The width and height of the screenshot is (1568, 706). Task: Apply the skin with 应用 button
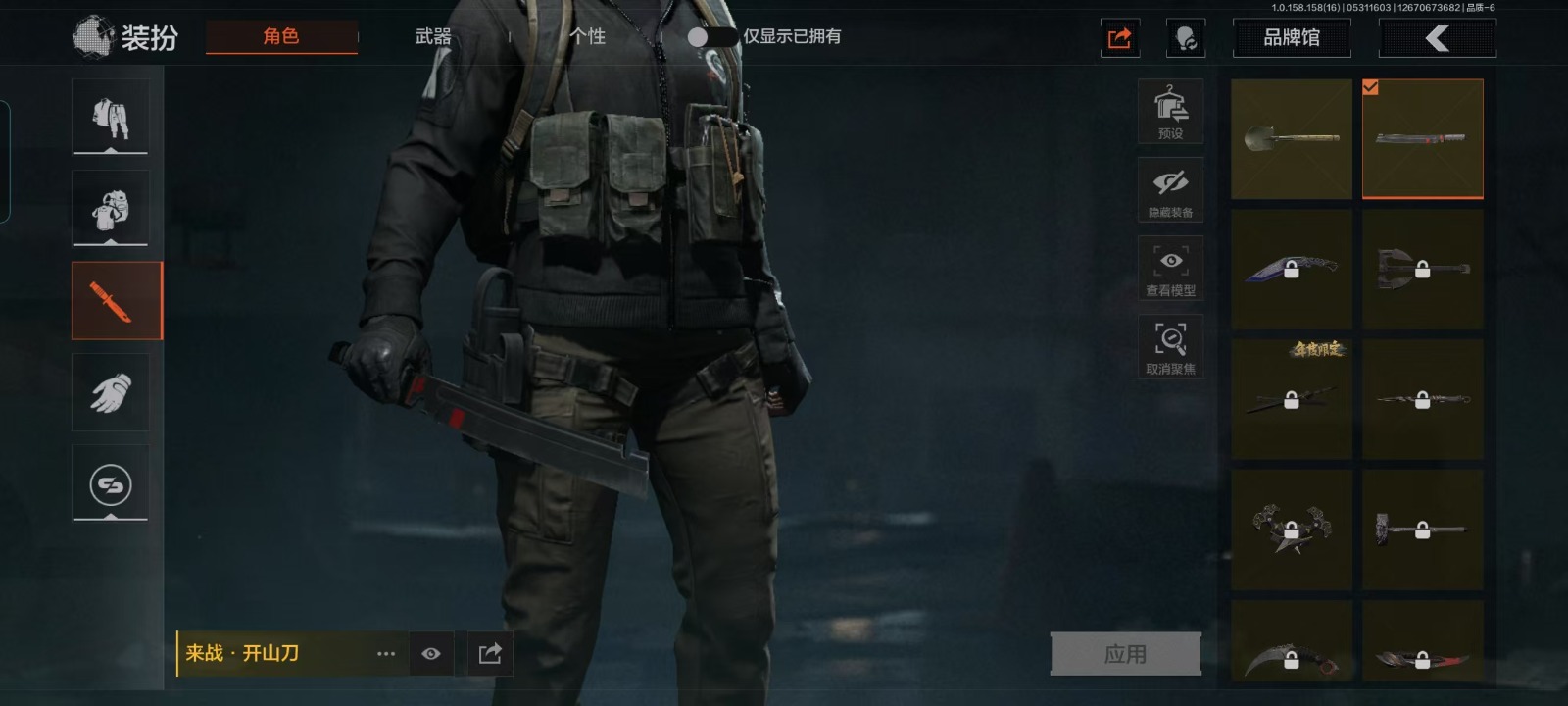pos(1125,654)
